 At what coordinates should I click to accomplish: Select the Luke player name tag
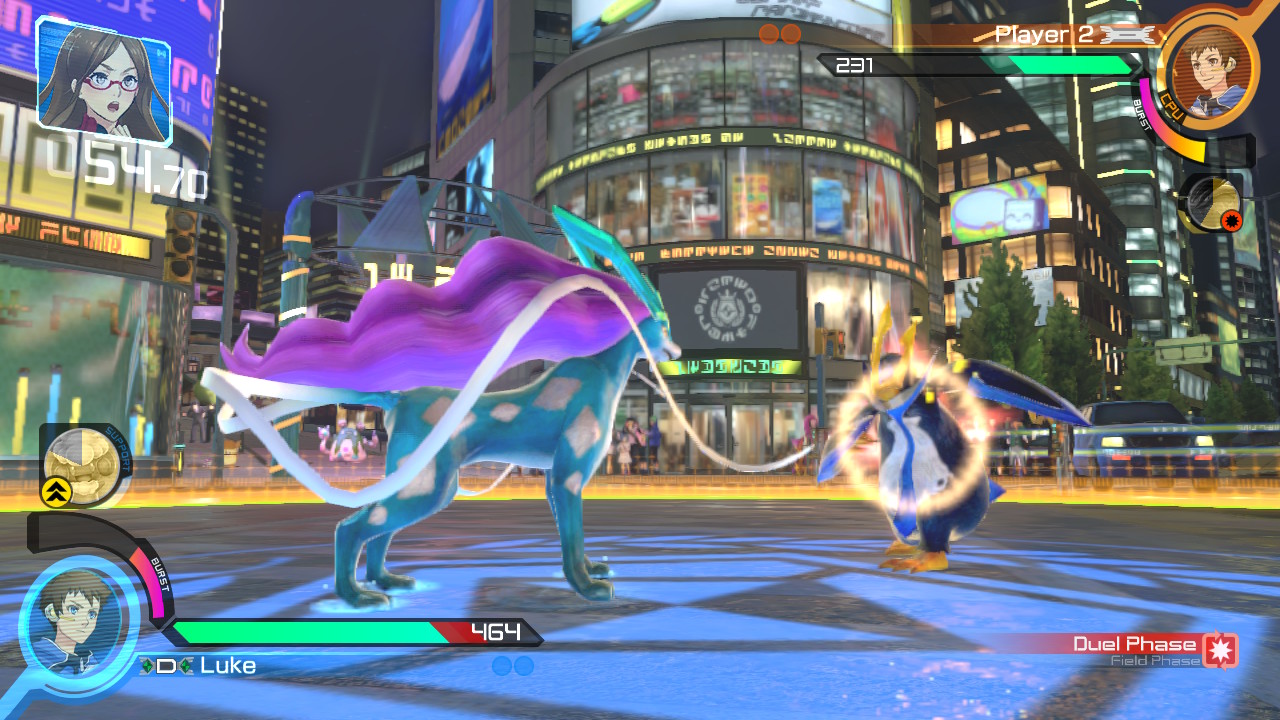point(227,666)
